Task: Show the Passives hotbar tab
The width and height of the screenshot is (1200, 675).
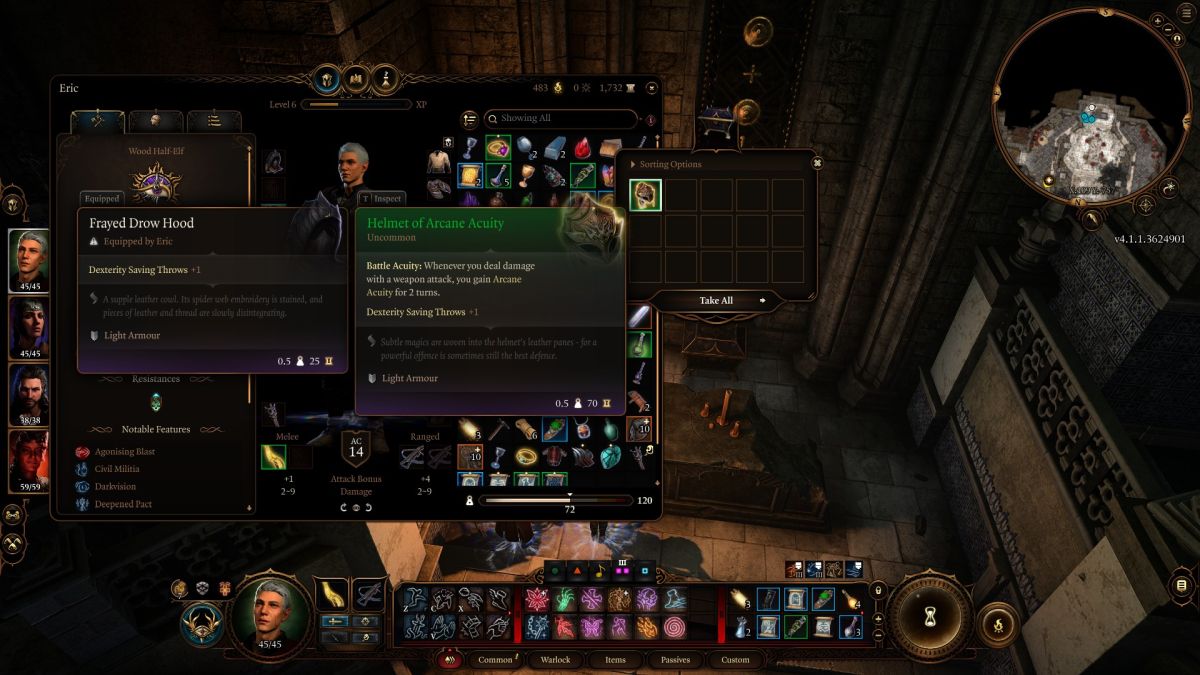Action: click(x=675, y=660)
